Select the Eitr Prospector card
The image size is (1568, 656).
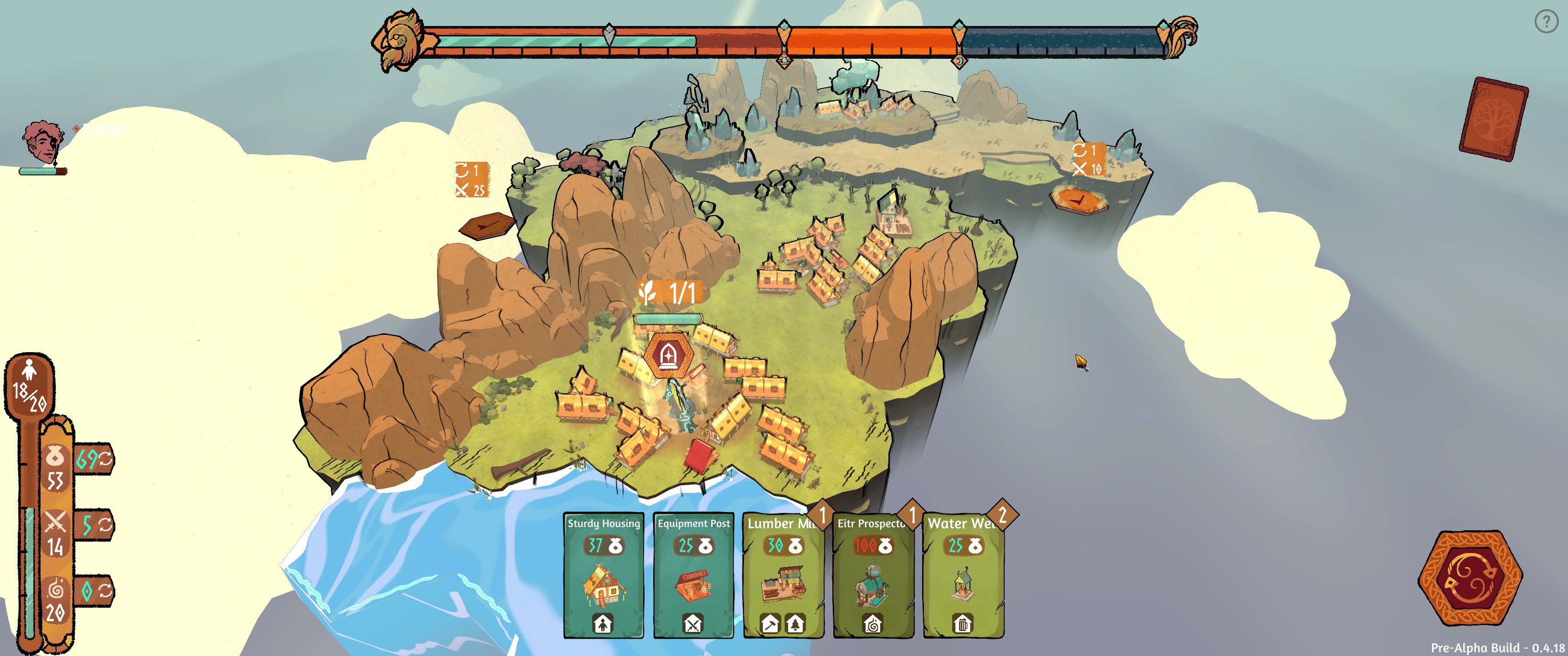(x=873, y=575)
